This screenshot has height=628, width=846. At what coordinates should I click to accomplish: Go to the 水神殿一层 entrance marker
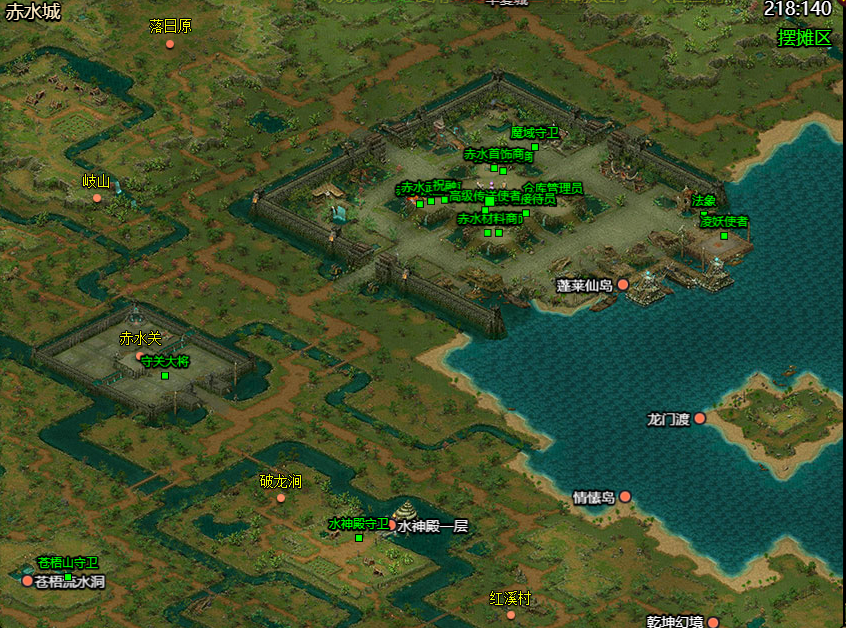(392, 526)
